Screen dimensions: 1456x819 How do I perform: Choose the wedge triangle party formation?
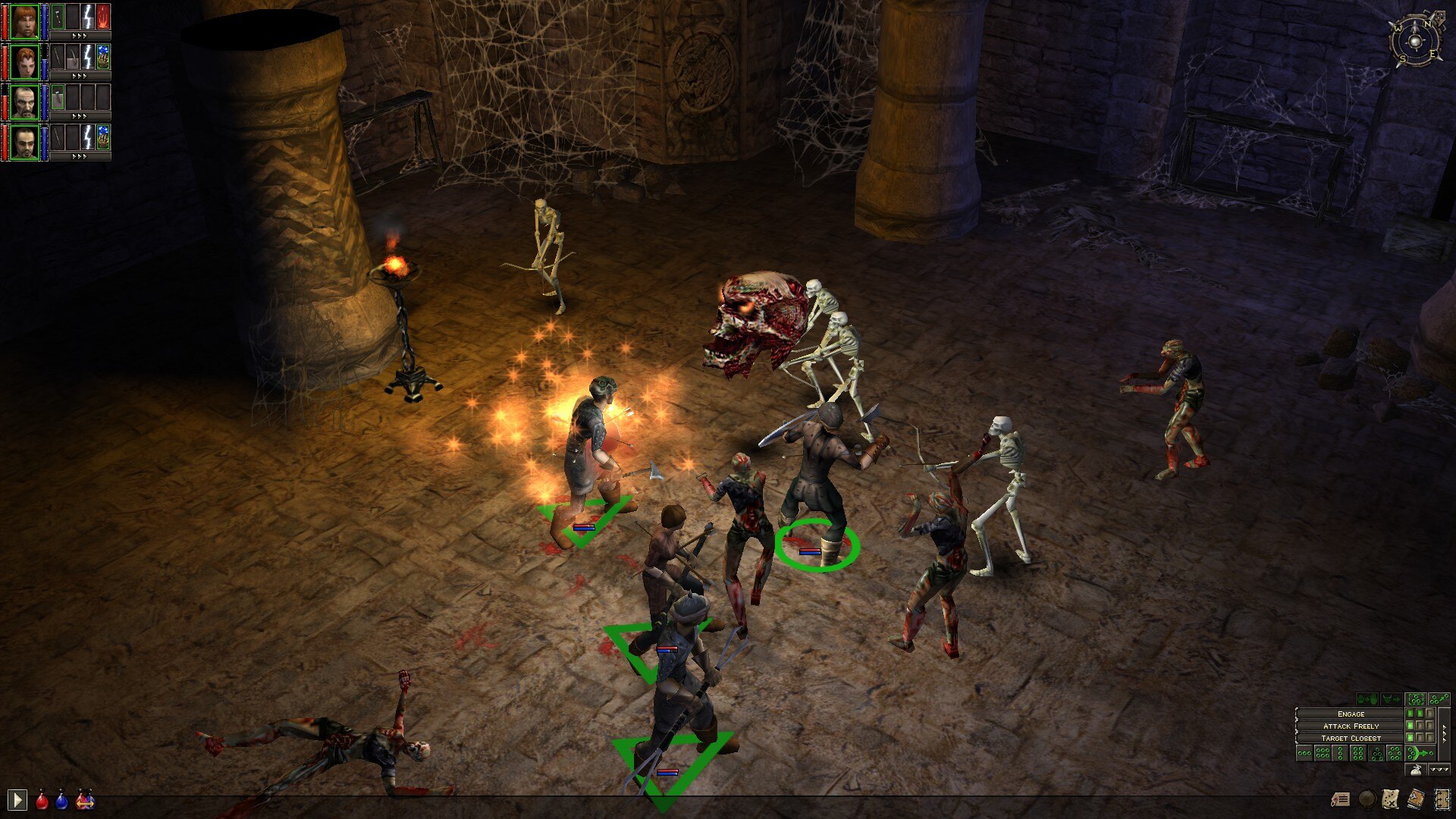pyautogui.click(x=1376, y=753)
